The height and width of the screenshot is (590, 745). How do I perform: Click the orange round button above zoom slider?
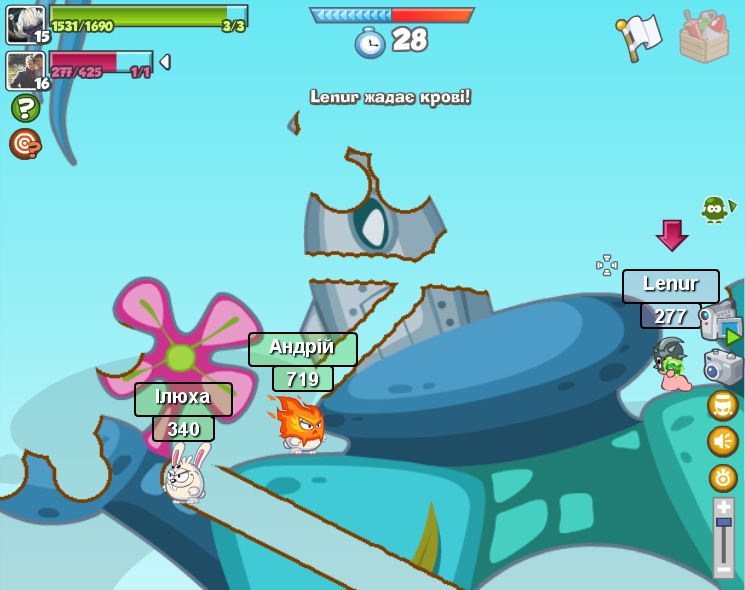pos(723,477)
